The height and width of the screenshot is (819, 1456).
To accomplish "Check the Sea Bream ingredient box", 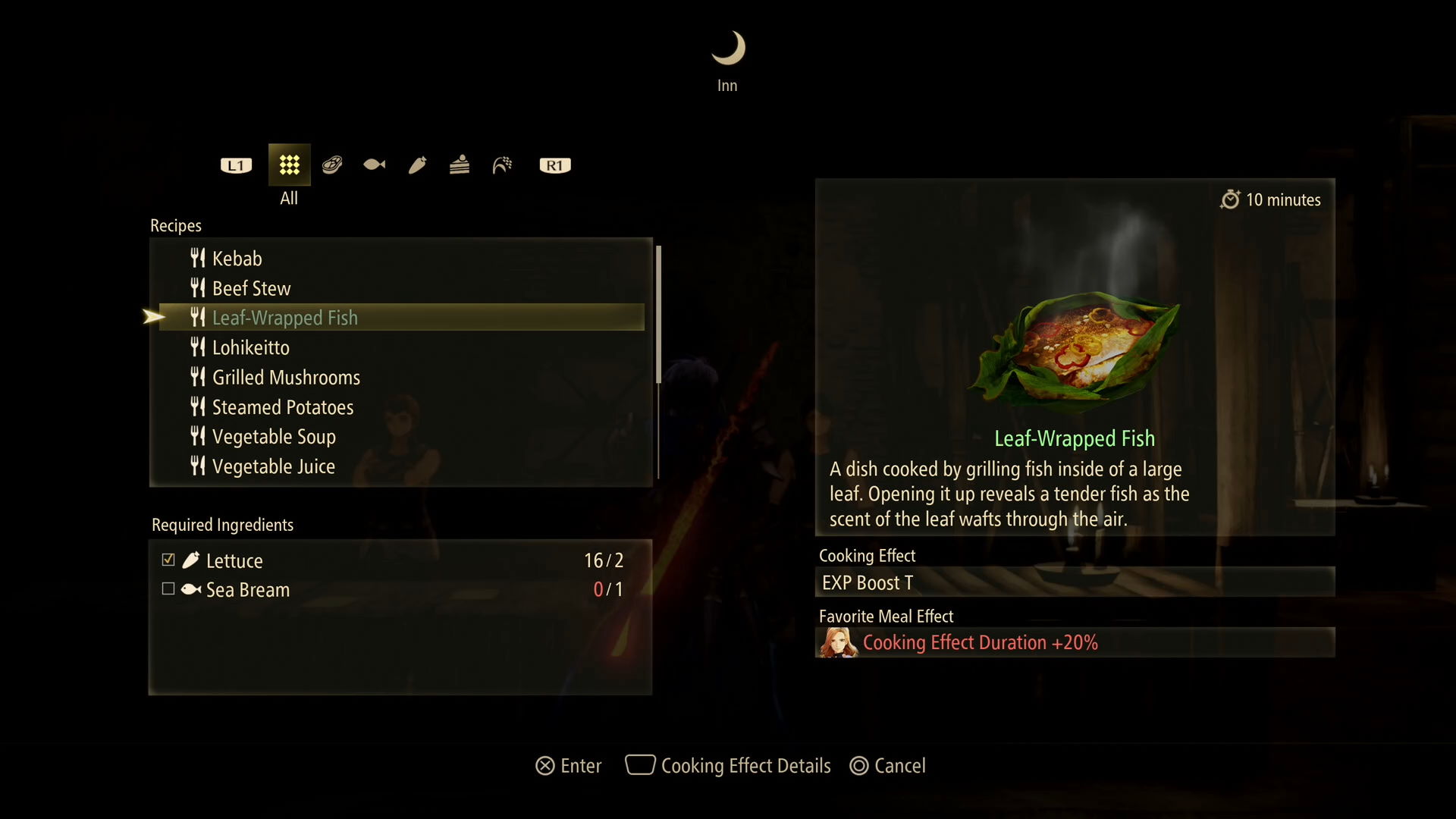I will [168, 589].
